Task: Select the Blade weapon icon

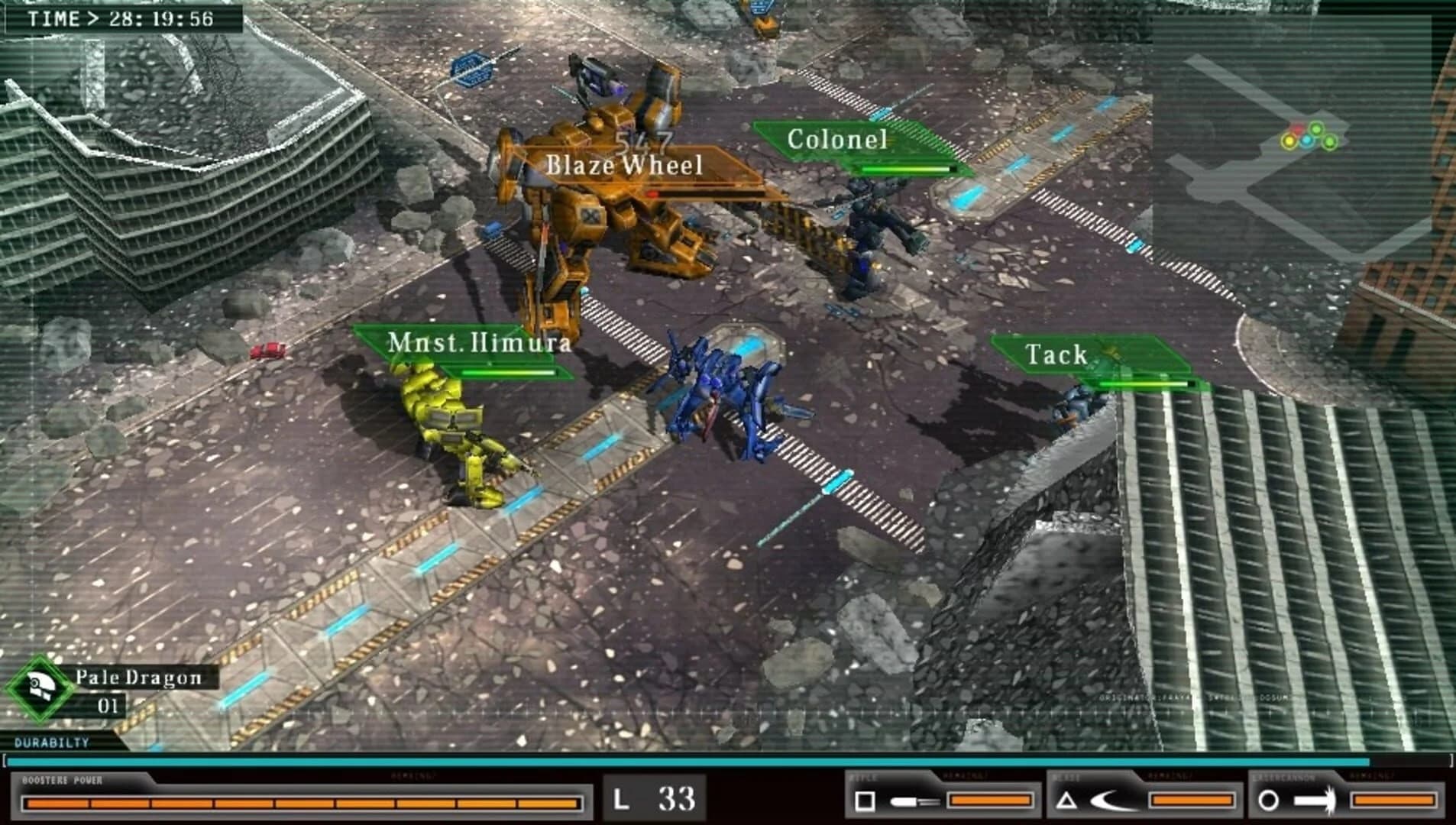Action: (1110, 799)
